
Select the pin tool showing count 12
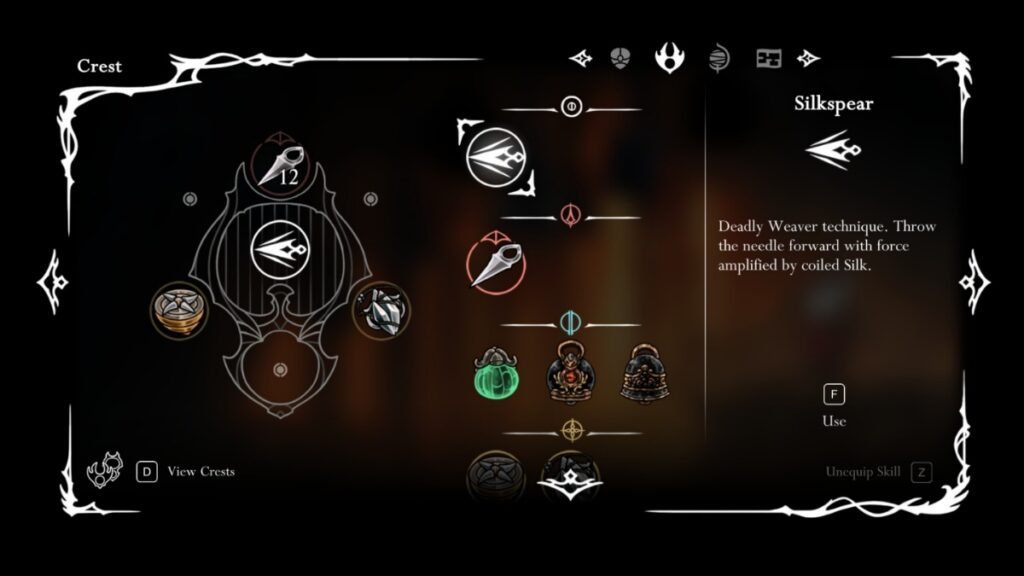click(279, 166)
